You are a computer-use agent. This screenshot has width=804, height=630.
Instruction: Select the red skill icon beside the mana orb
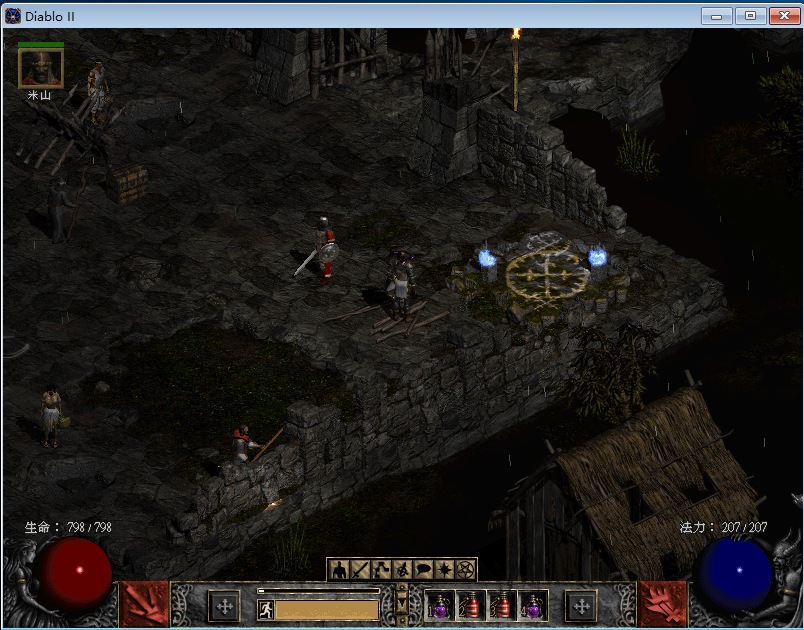662,604
